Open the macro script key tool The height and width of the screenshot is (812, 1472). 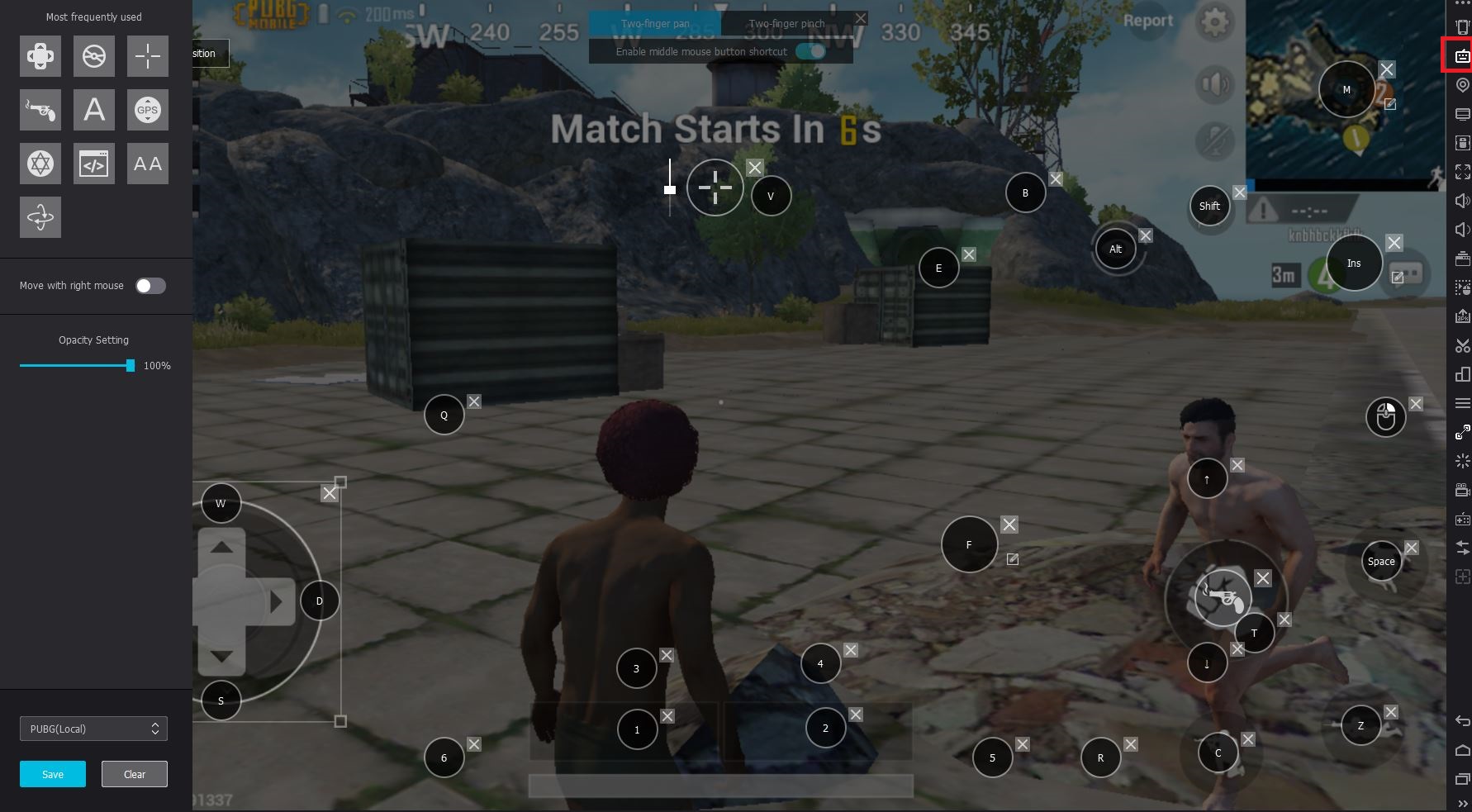[x=93, y=164]
